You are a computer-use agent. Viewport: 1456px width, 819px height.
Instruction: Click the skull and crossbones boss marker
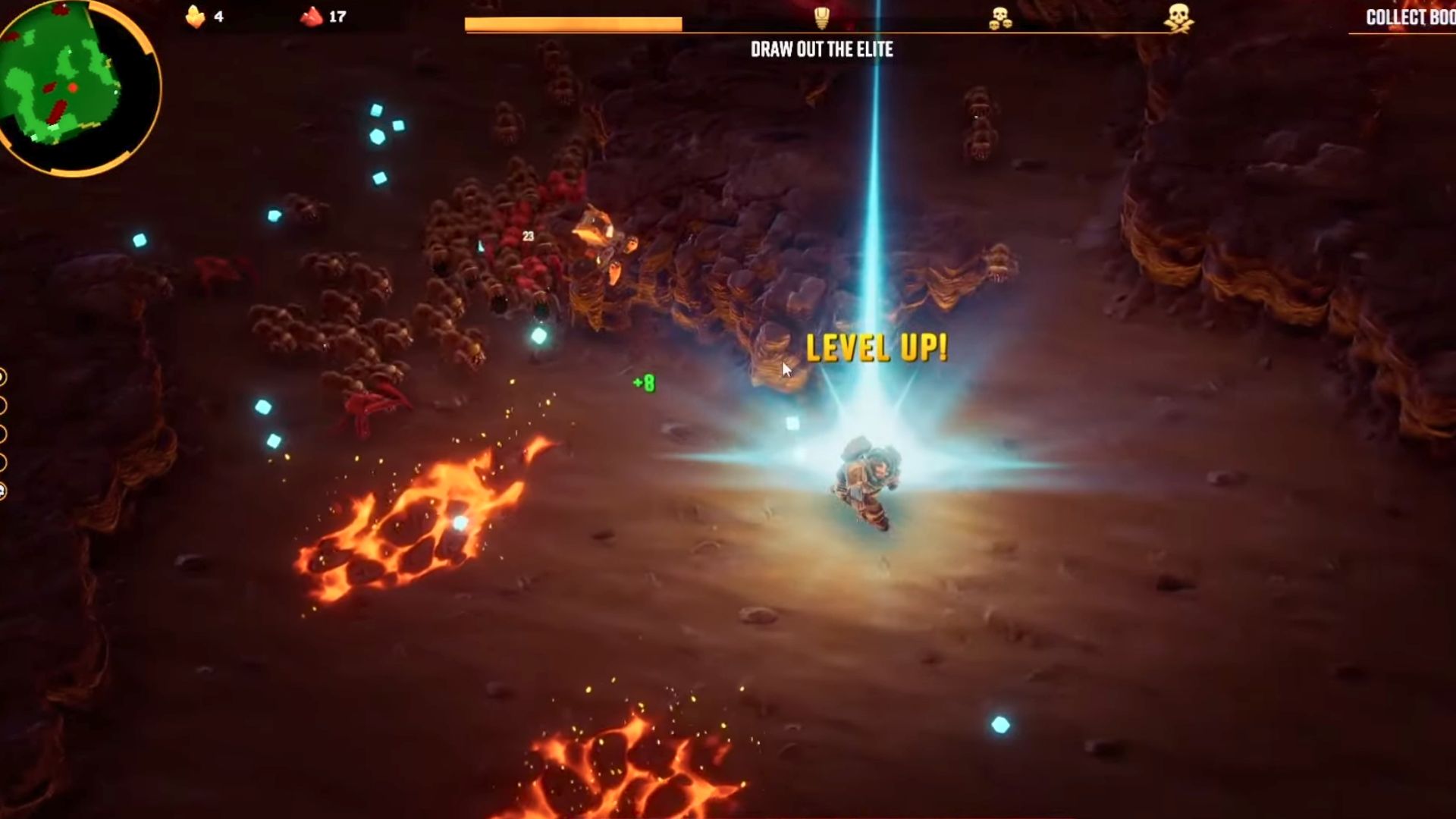(1178, 18)
